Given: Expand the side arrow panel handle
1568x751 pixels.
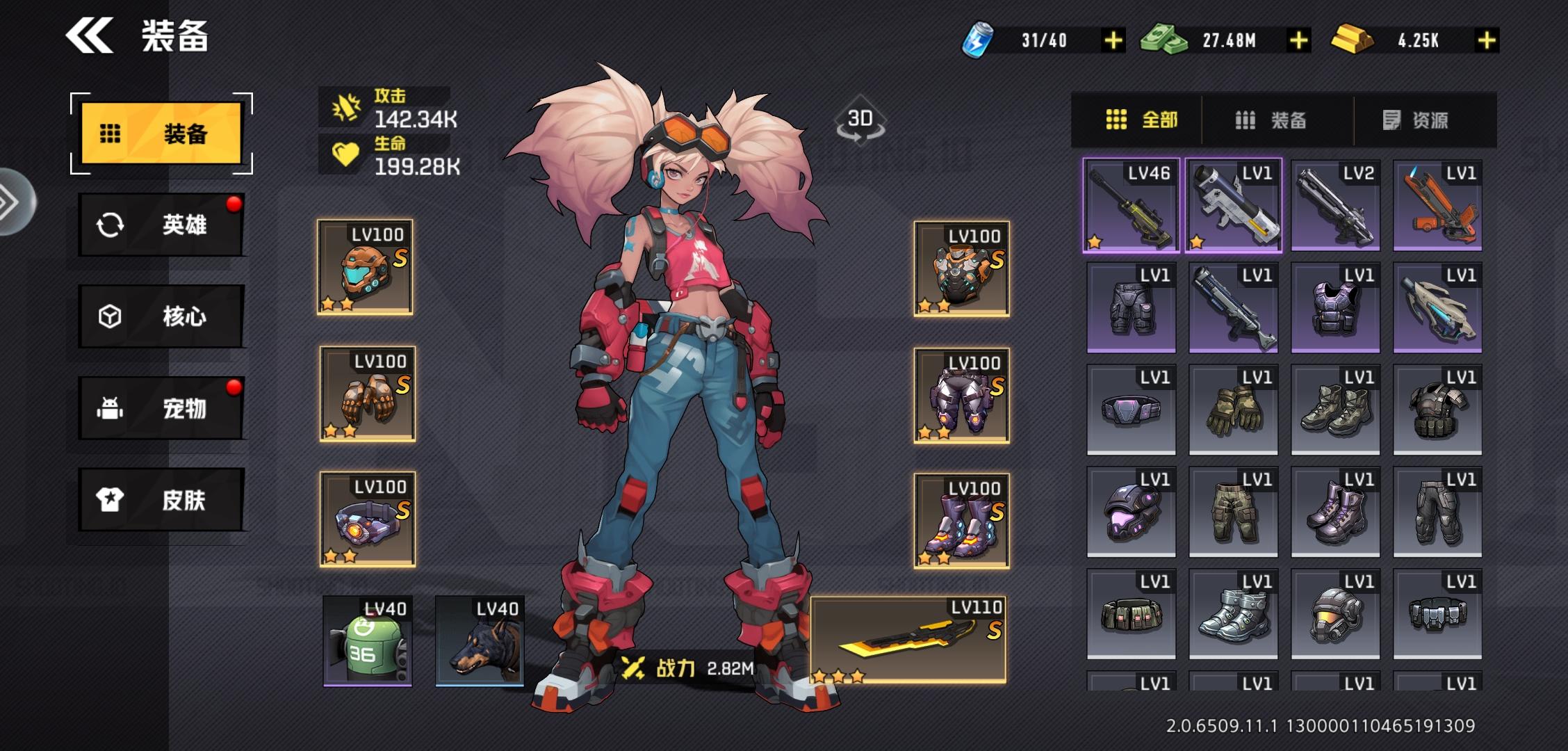Looking at the screenshot, I should [13, 202].
